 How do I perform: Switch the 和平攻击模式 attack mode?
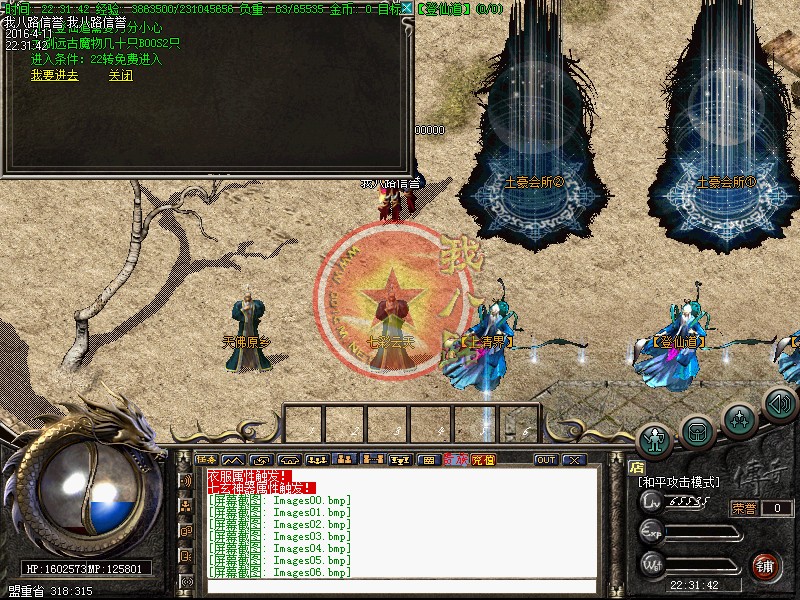tap(679, 482)
